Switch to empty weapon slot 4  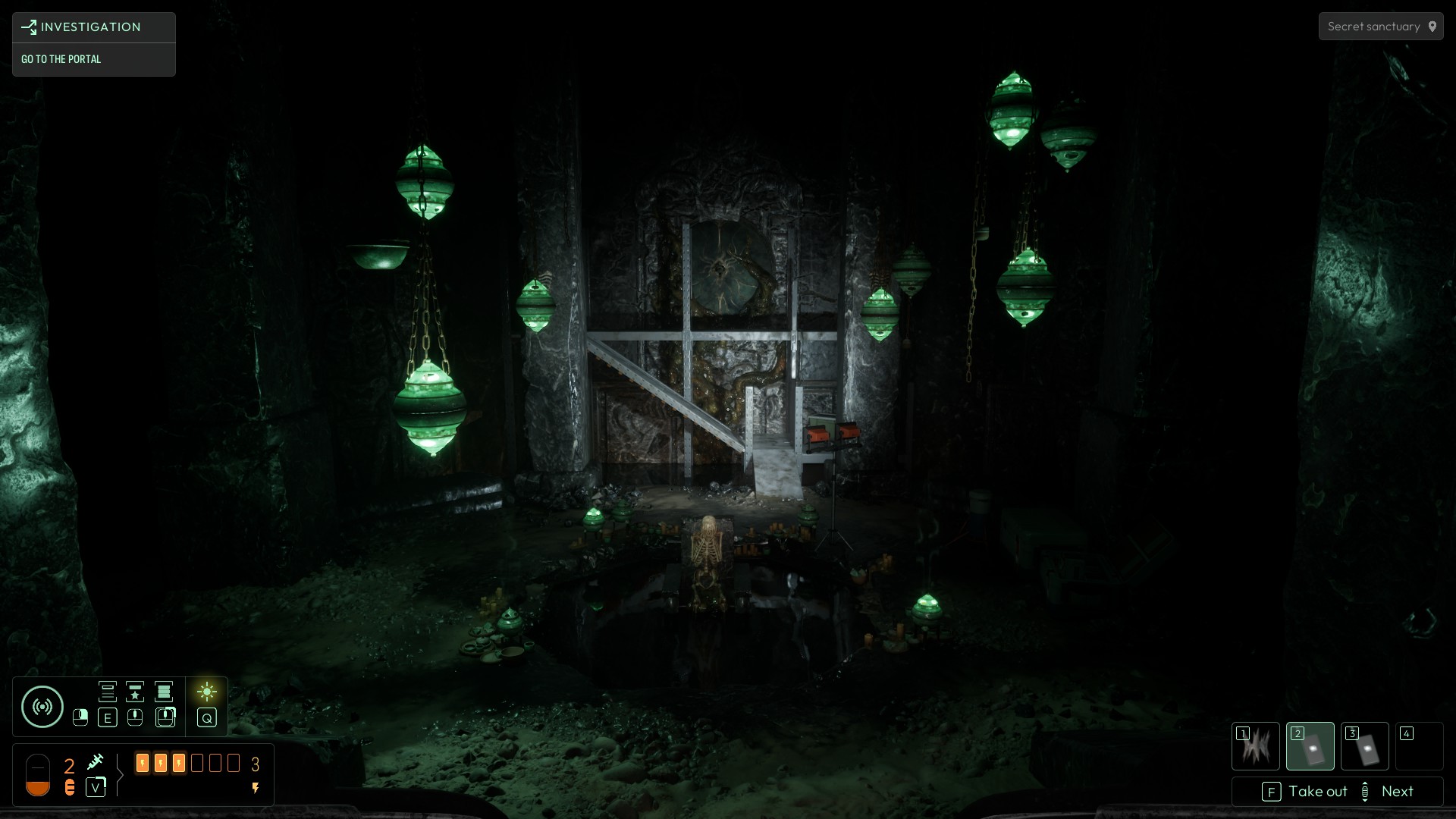coord(1420,745)
